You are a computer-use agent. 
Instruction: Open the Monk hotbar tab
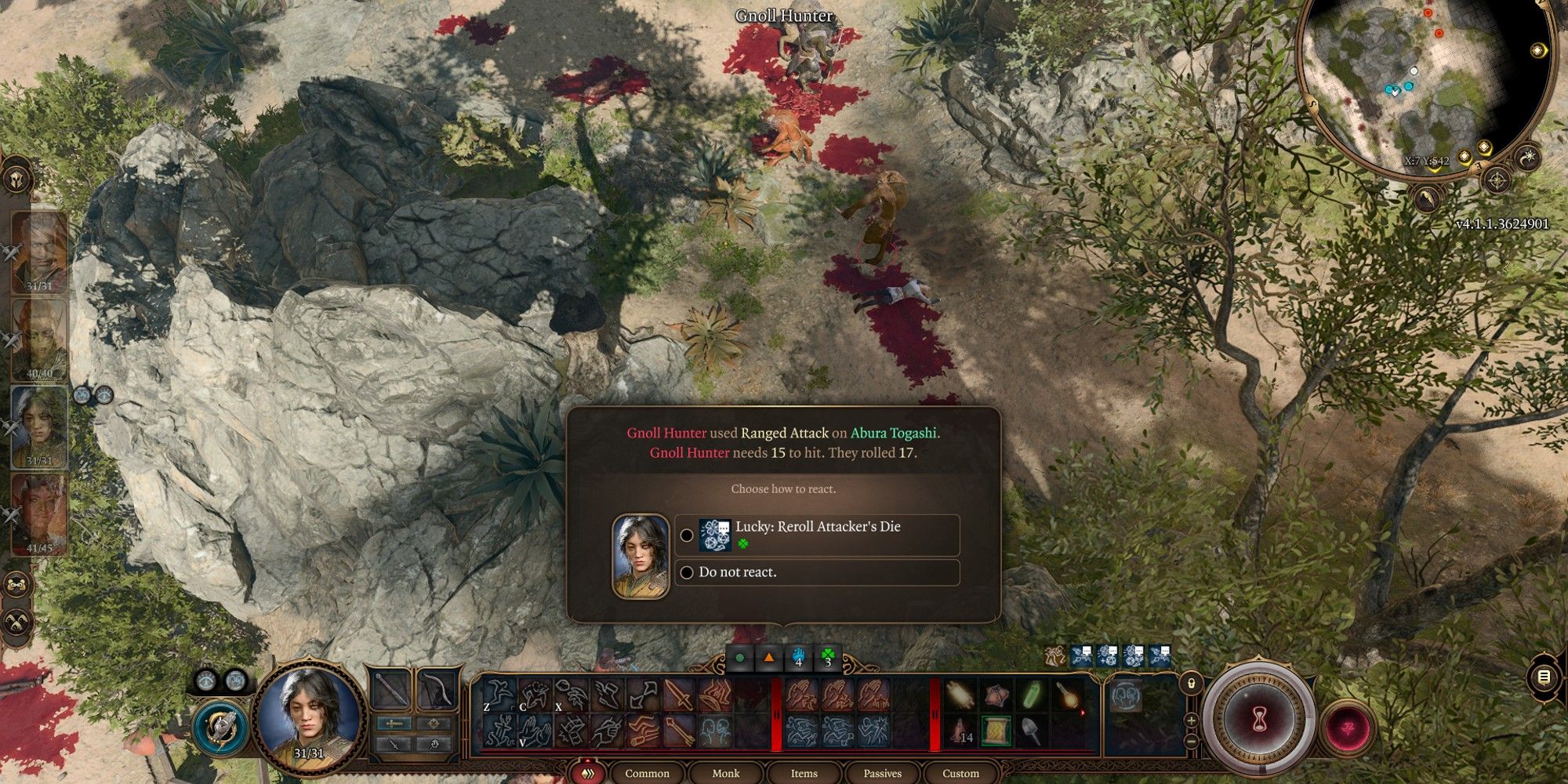point(725,773)
